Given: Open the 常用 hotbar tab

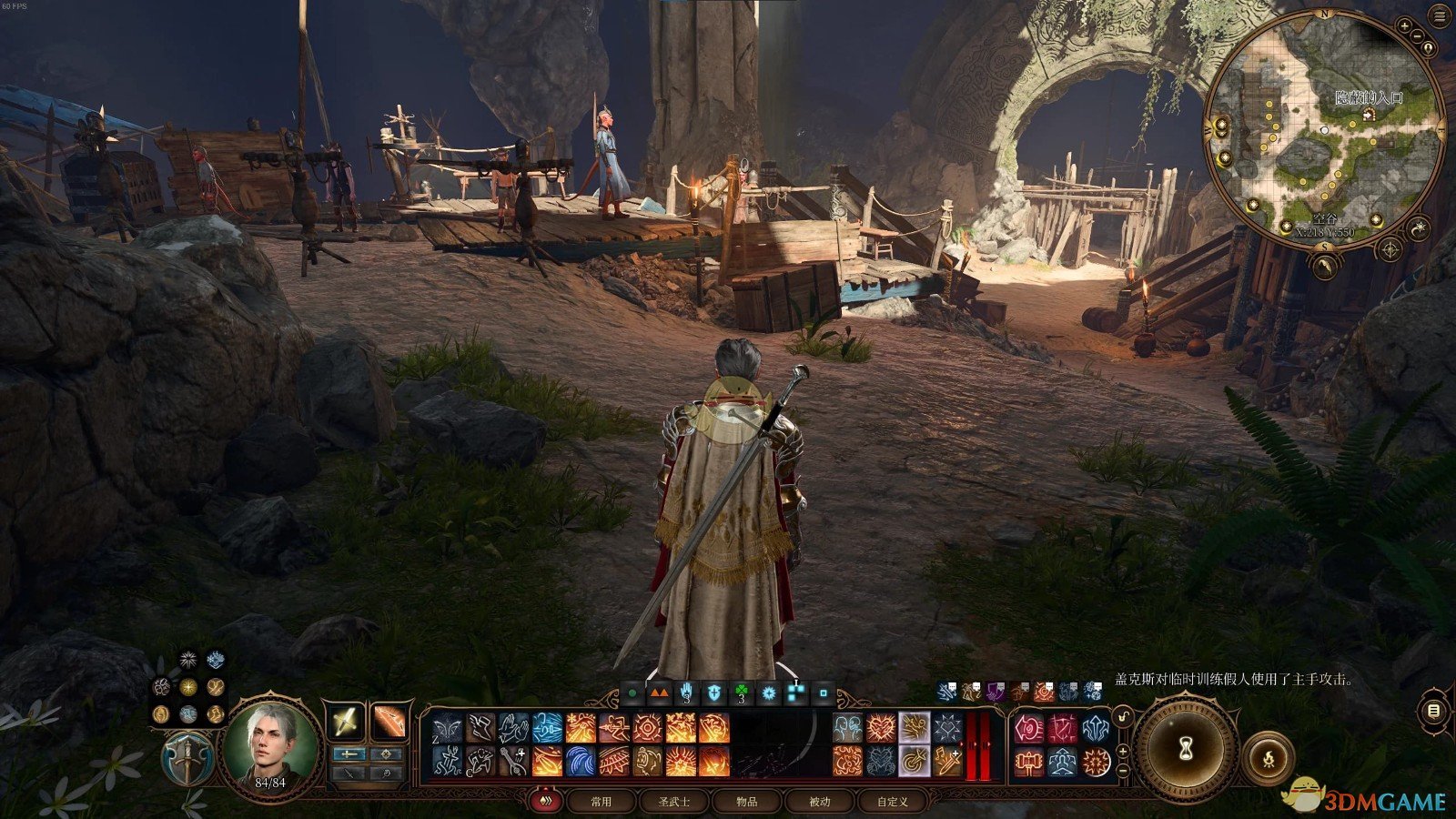Looking at the screenshot, I should tap(601, 802).
